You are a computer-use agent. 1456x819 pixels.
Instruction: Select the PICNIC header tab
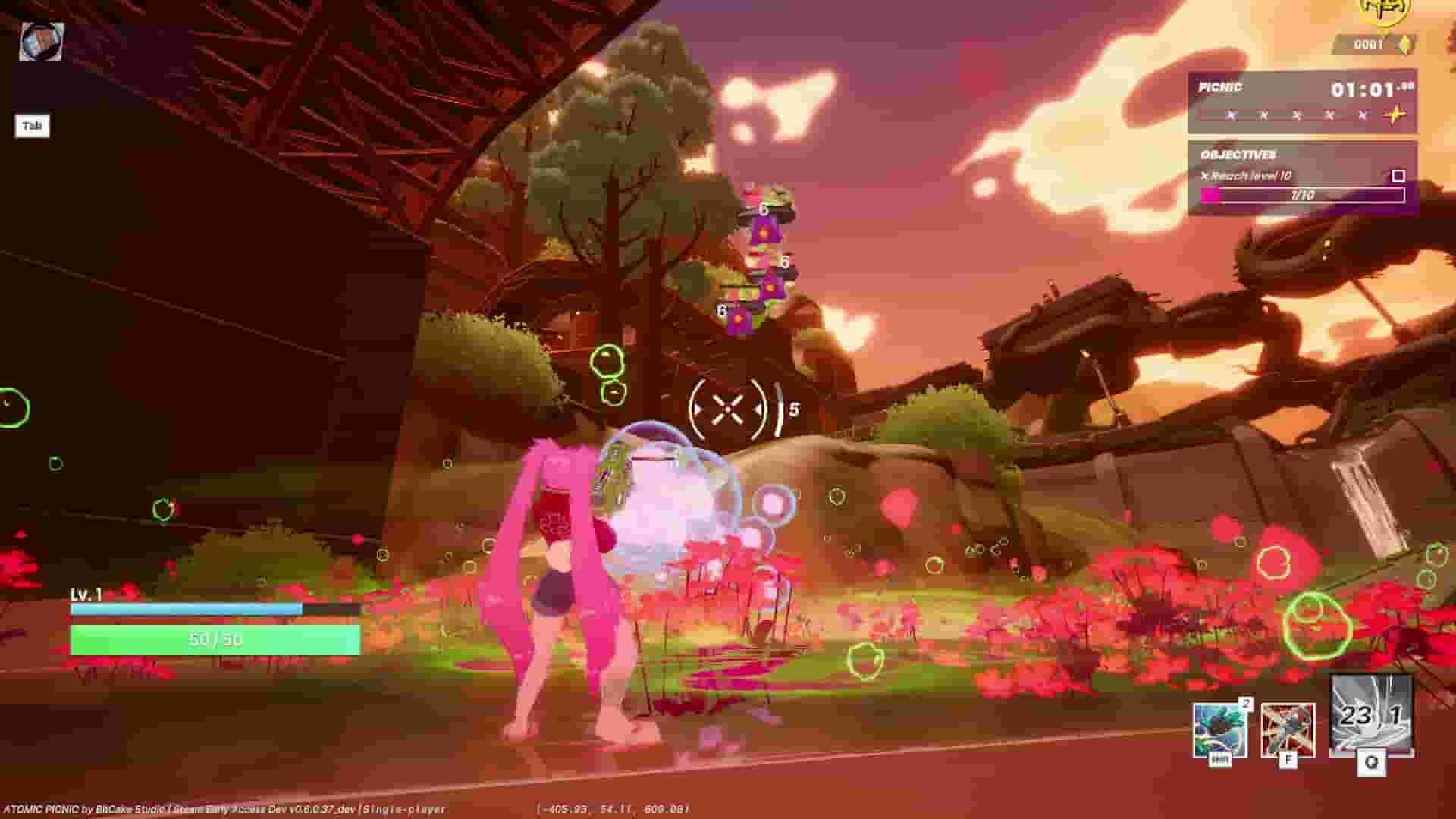pyautogui.click(x=1221, y=87)
